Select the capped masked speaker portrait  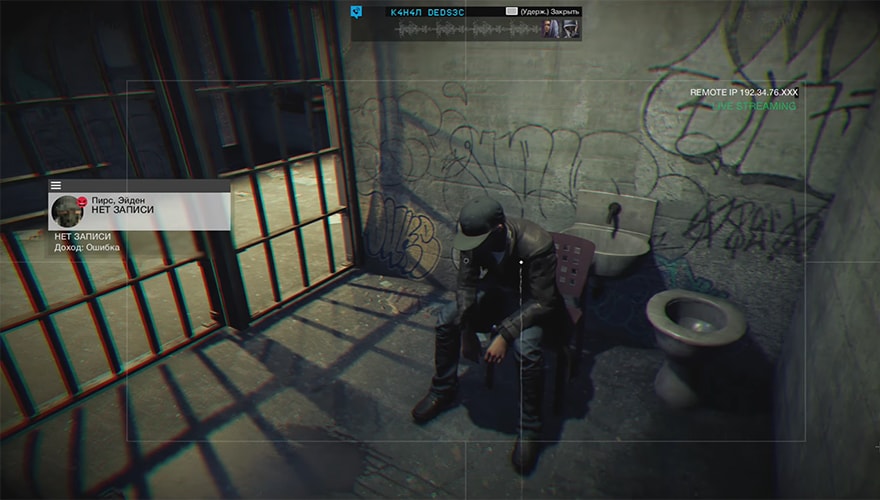point(571,29)
